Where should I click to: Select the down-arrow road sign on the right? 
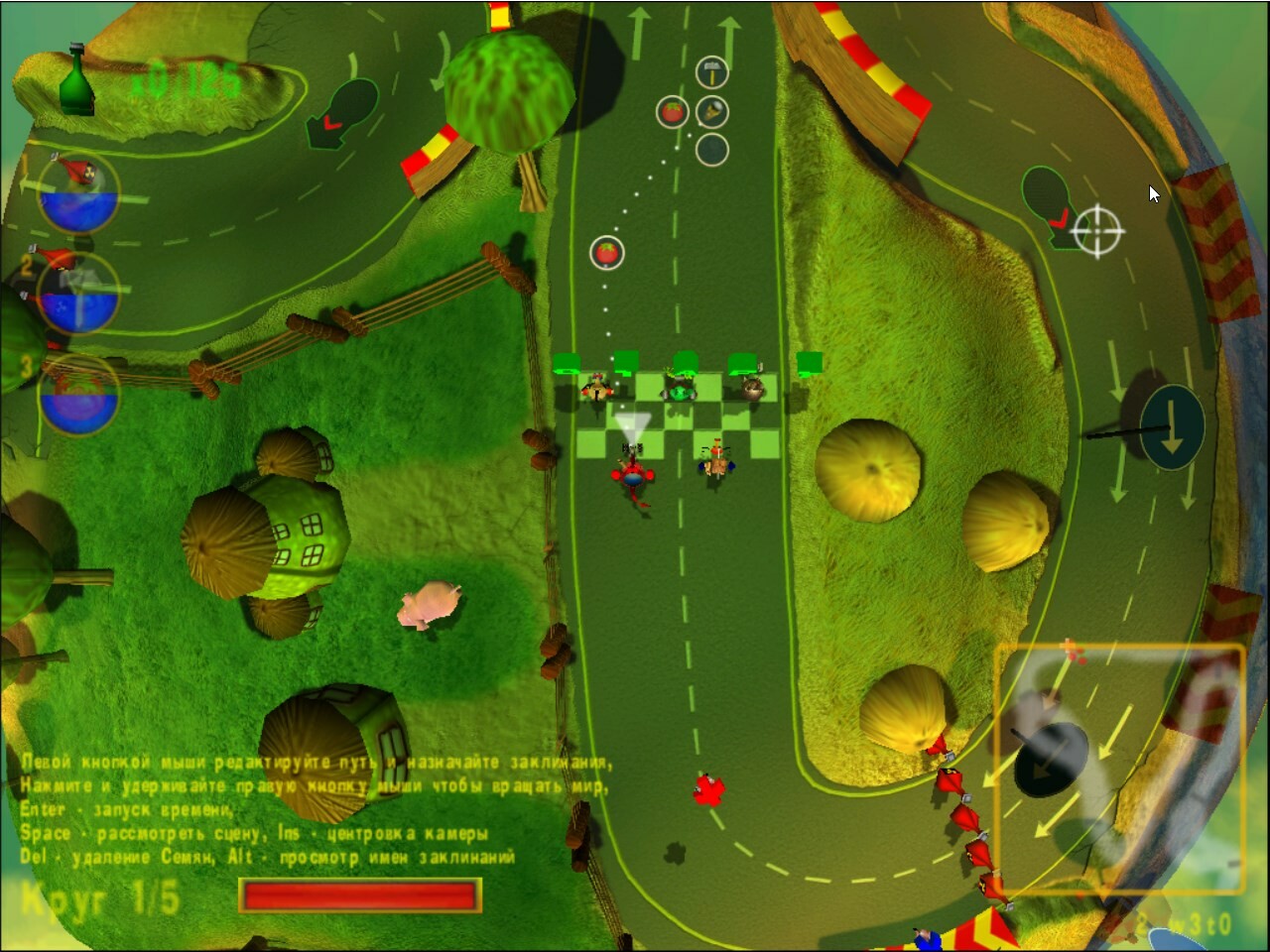(1173, 426)
